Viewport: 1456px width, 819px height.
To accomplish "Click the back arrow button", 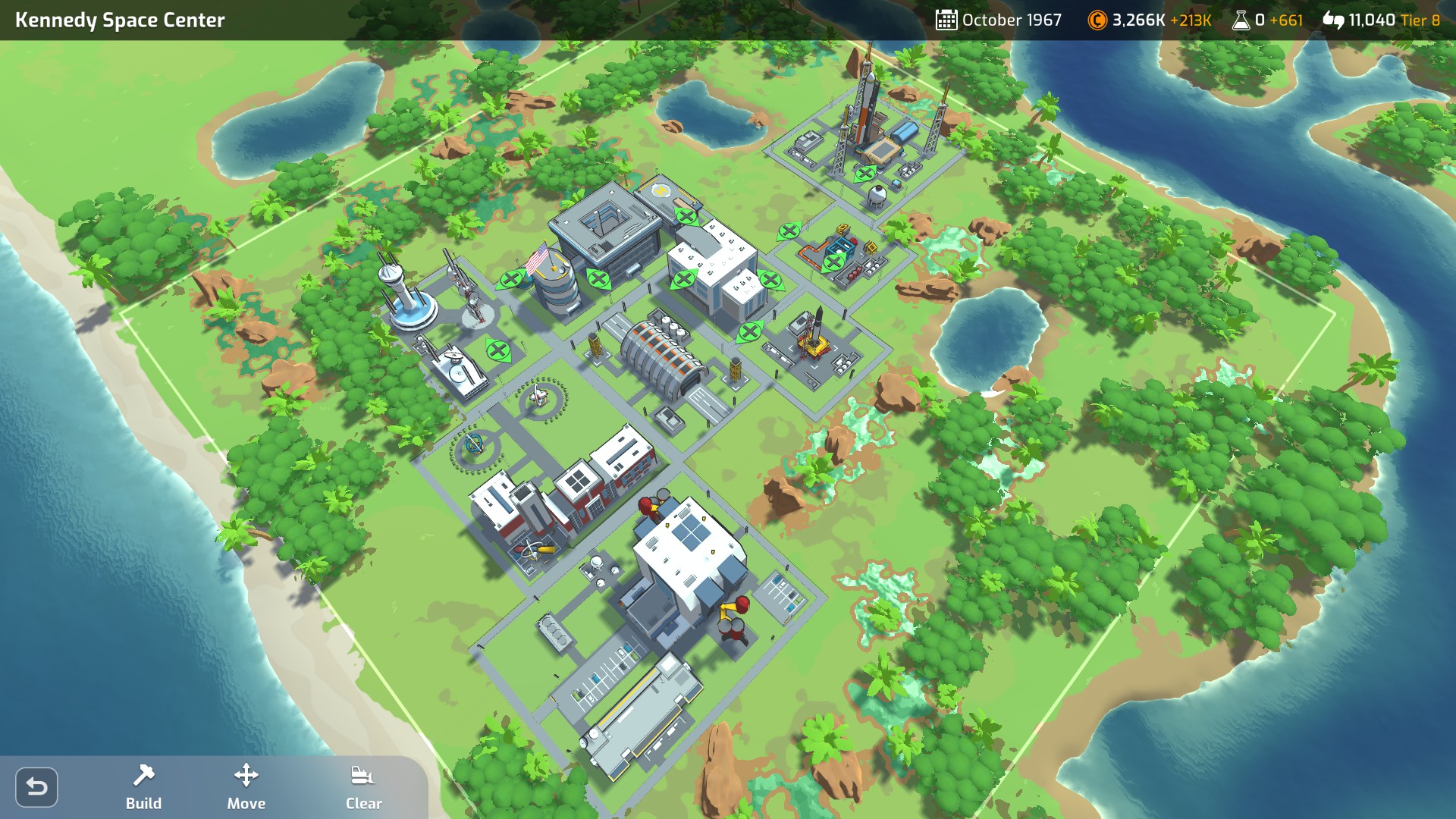I will pyautogui.click(x=36, y=787).
